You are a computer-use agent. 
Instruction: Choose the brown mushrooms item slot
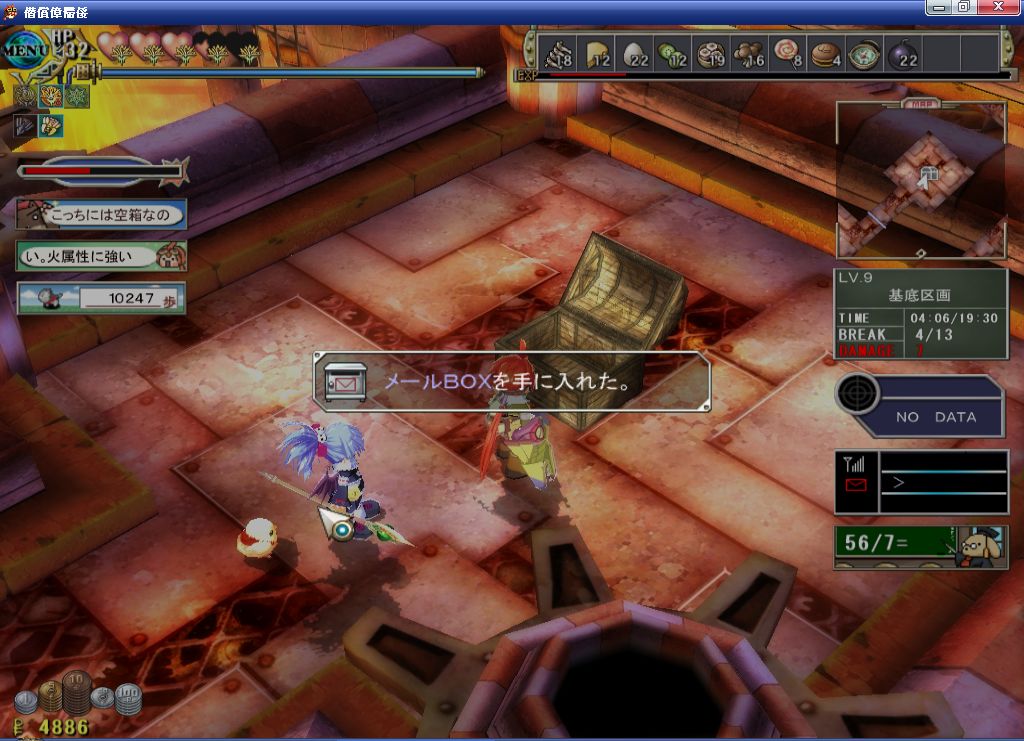coord(748,54)
